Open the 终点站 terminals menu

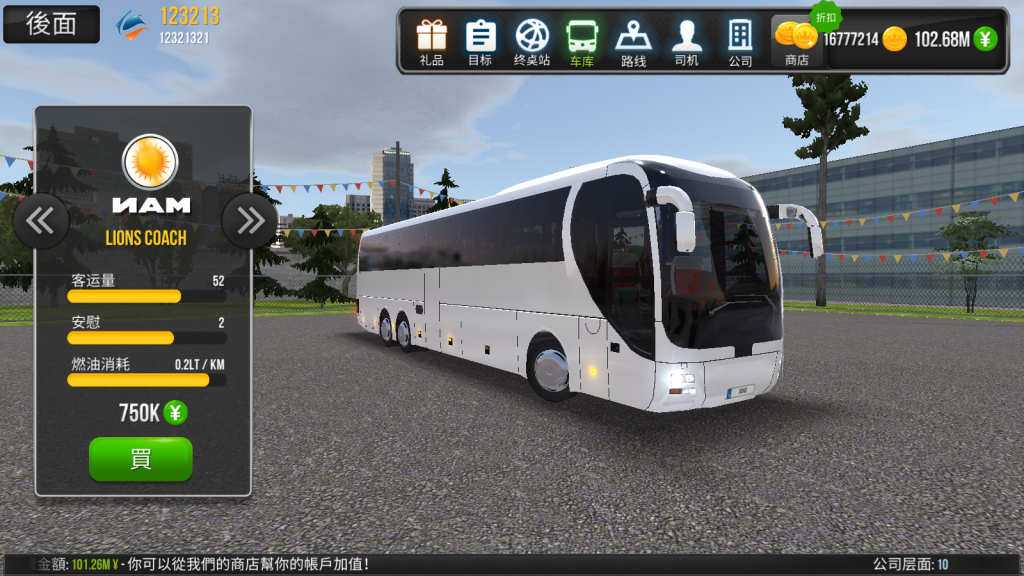coord(532,42)
